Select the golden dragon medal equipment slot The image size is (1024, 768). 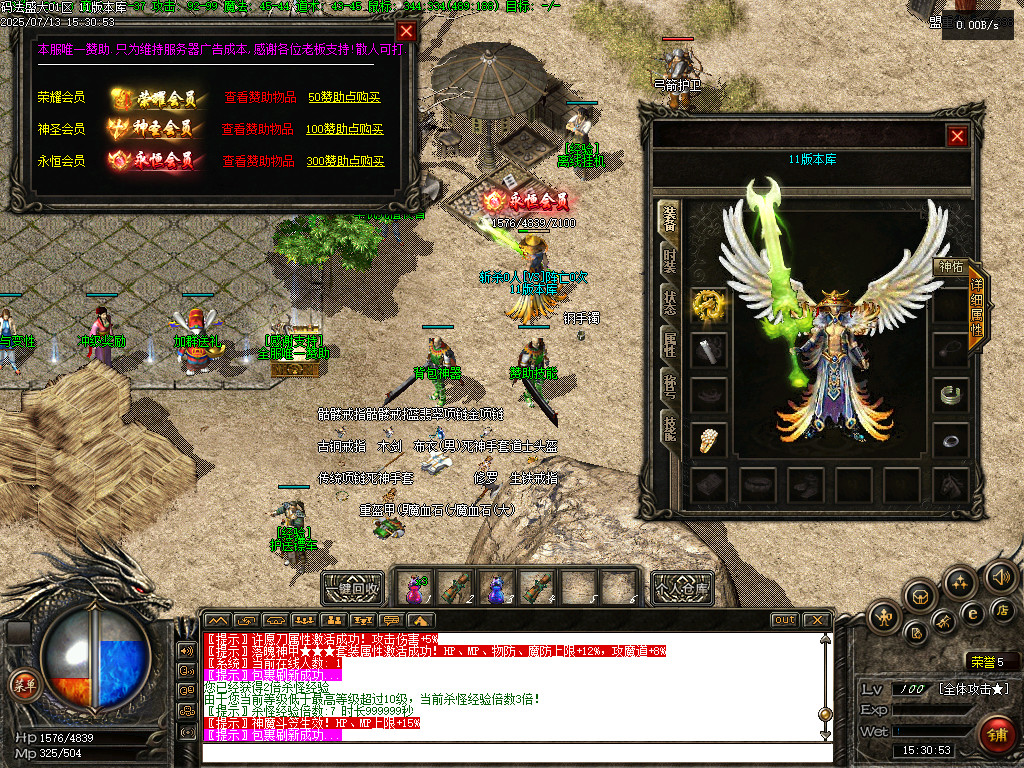click(708, 306)
